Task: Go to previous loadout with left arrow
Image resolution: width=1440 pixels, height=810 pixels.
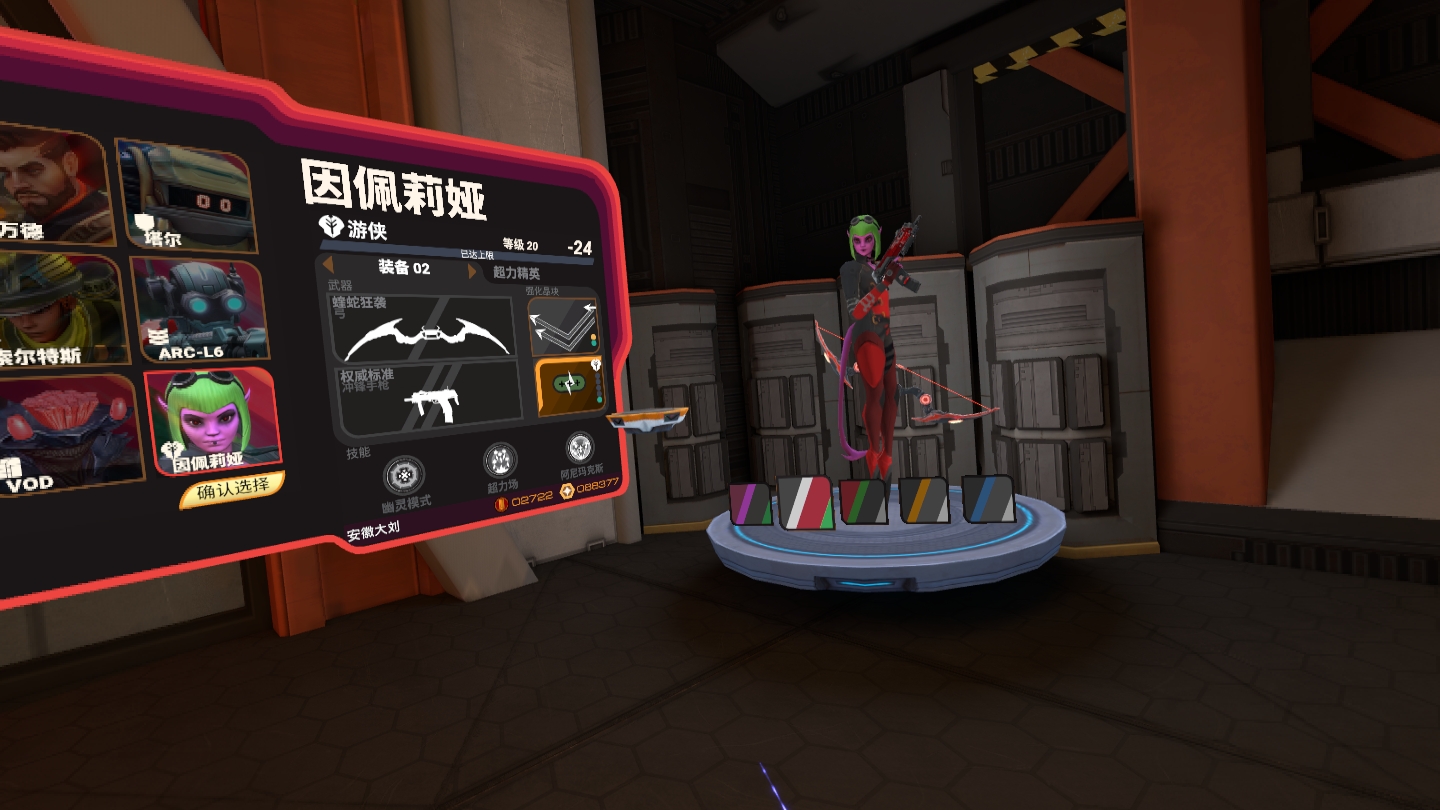Action: 327,263
